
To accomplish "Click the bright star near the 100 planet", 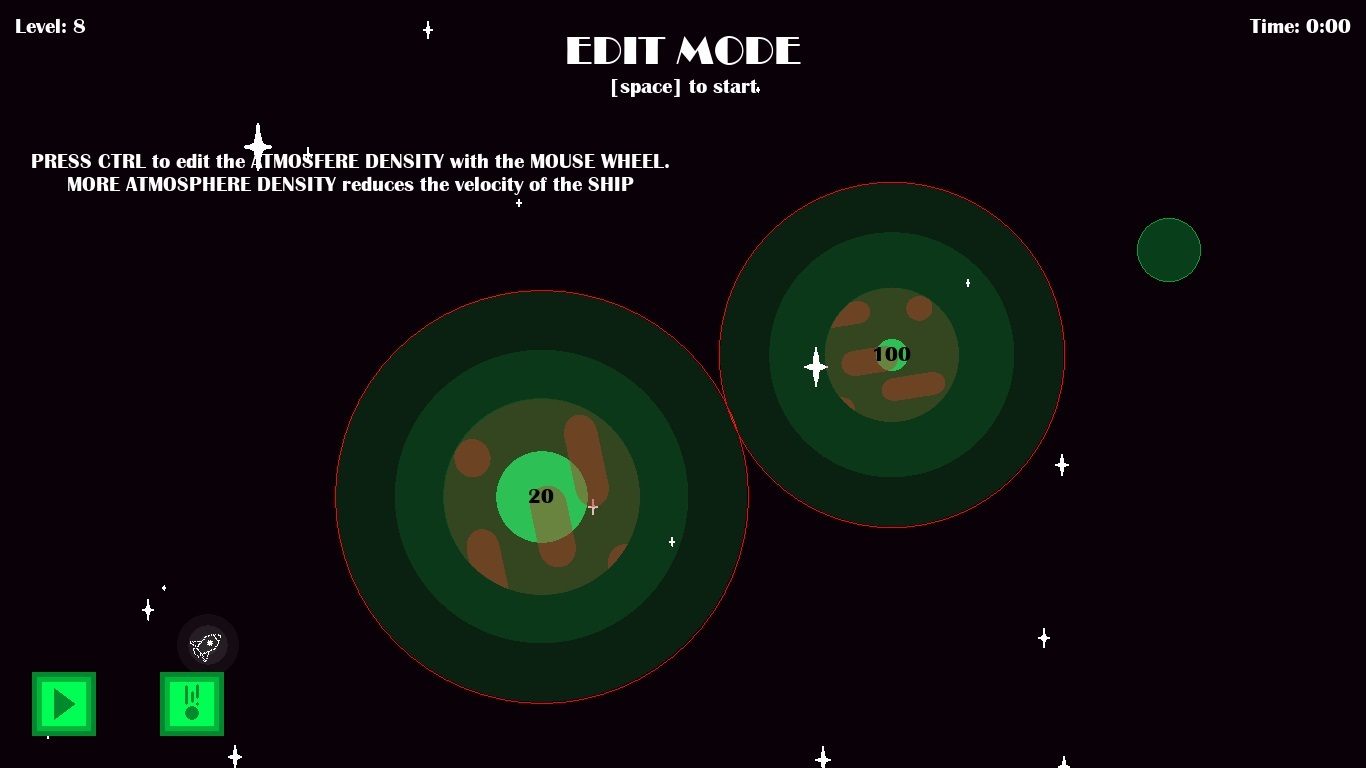I will tap(815, 368).
